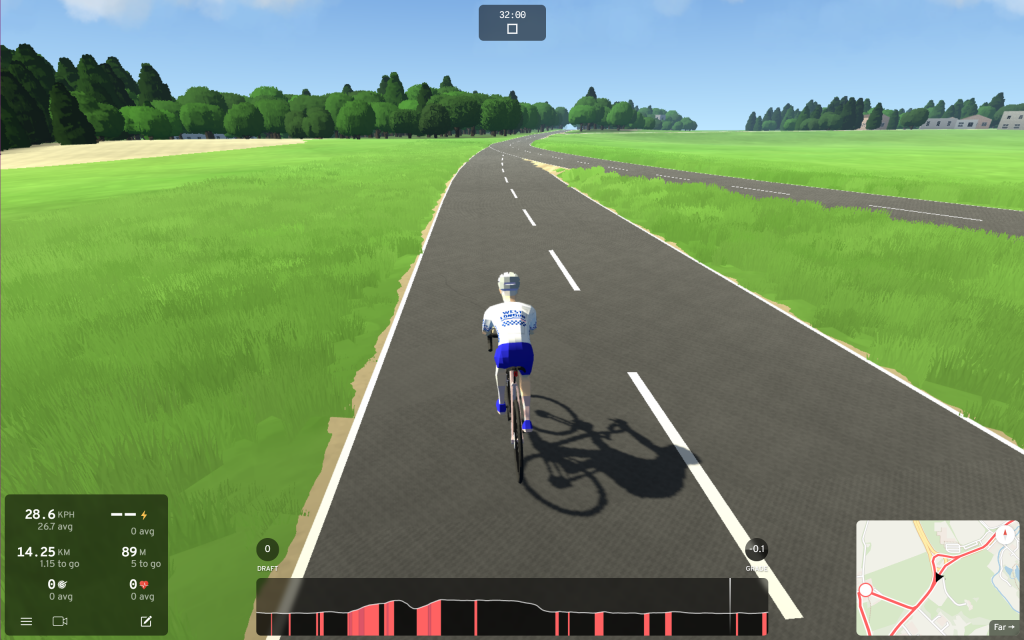This screenshot has width=1024, height=640.
Task: Toggle the minimap Far zoom button
Action: pos(1003,627)
